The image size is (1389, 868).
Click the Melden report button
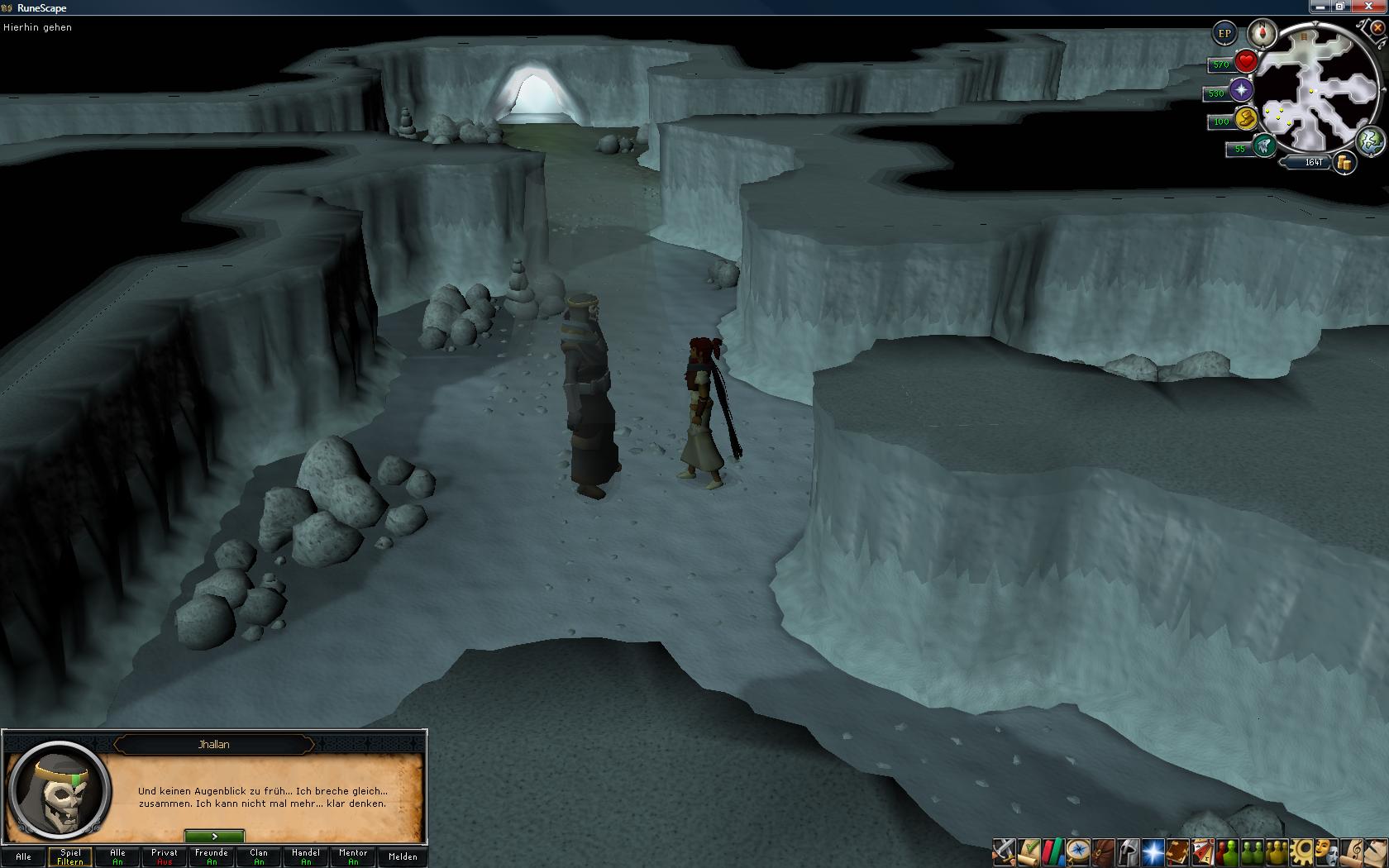point(403,856)
